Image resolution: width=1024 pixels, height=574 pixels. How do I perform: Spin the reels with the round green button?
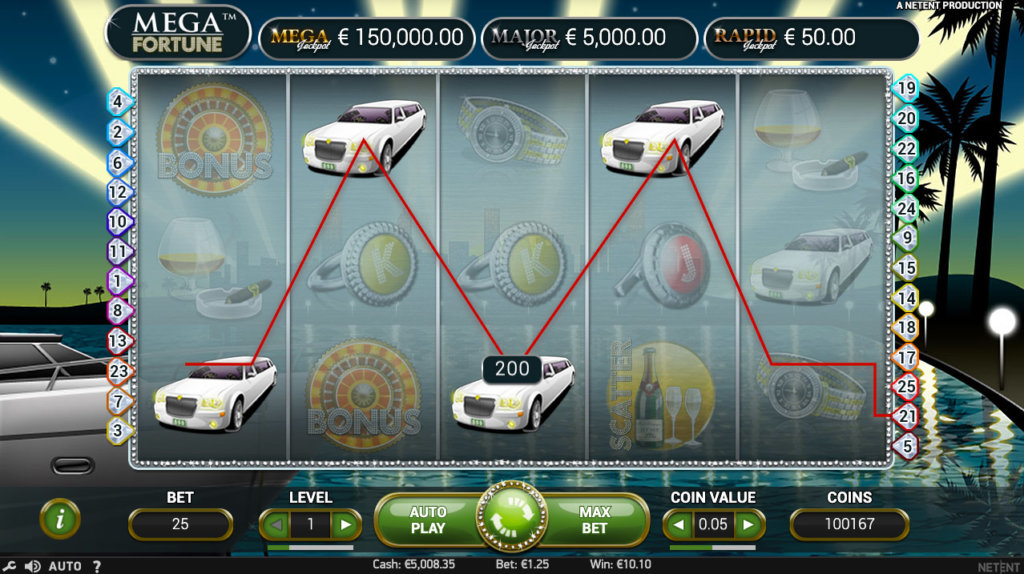511,518
